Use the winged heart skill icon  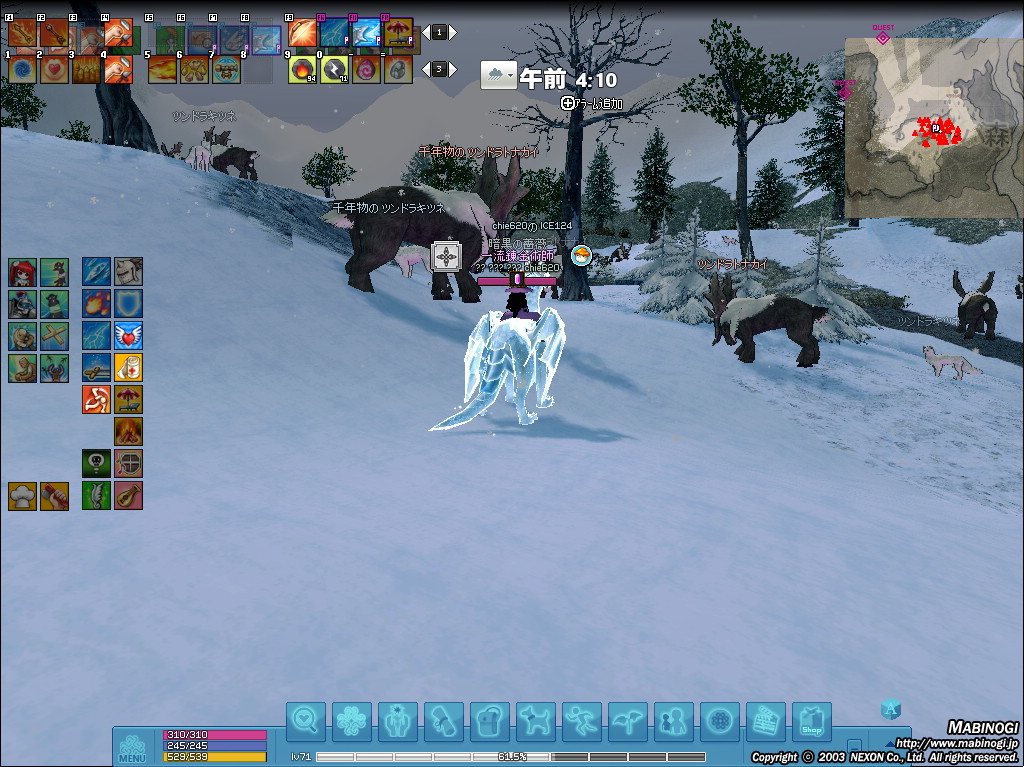pos(128,335)
